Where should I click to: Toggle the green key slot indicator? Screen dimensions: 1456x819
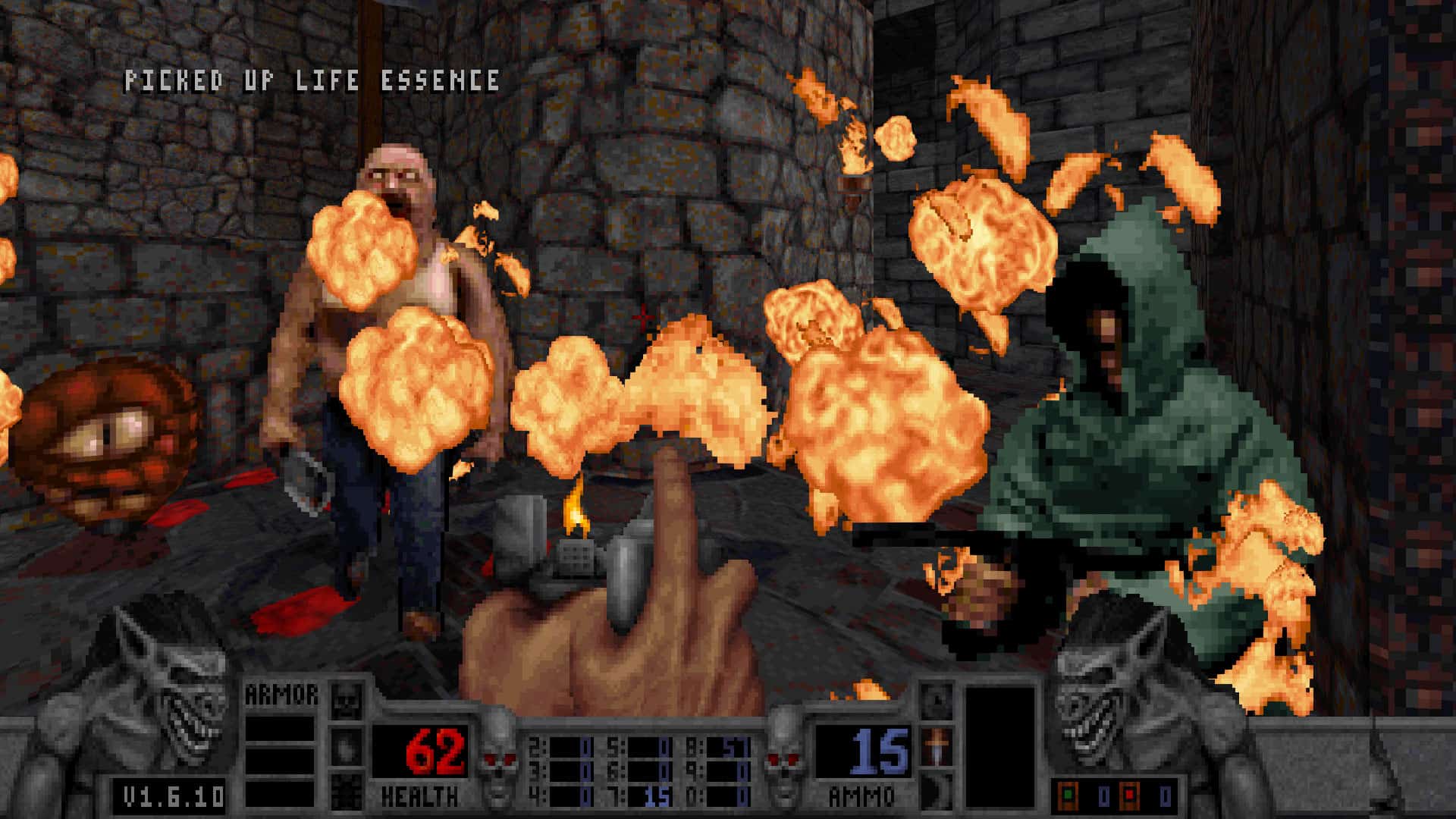point(1068,795)
